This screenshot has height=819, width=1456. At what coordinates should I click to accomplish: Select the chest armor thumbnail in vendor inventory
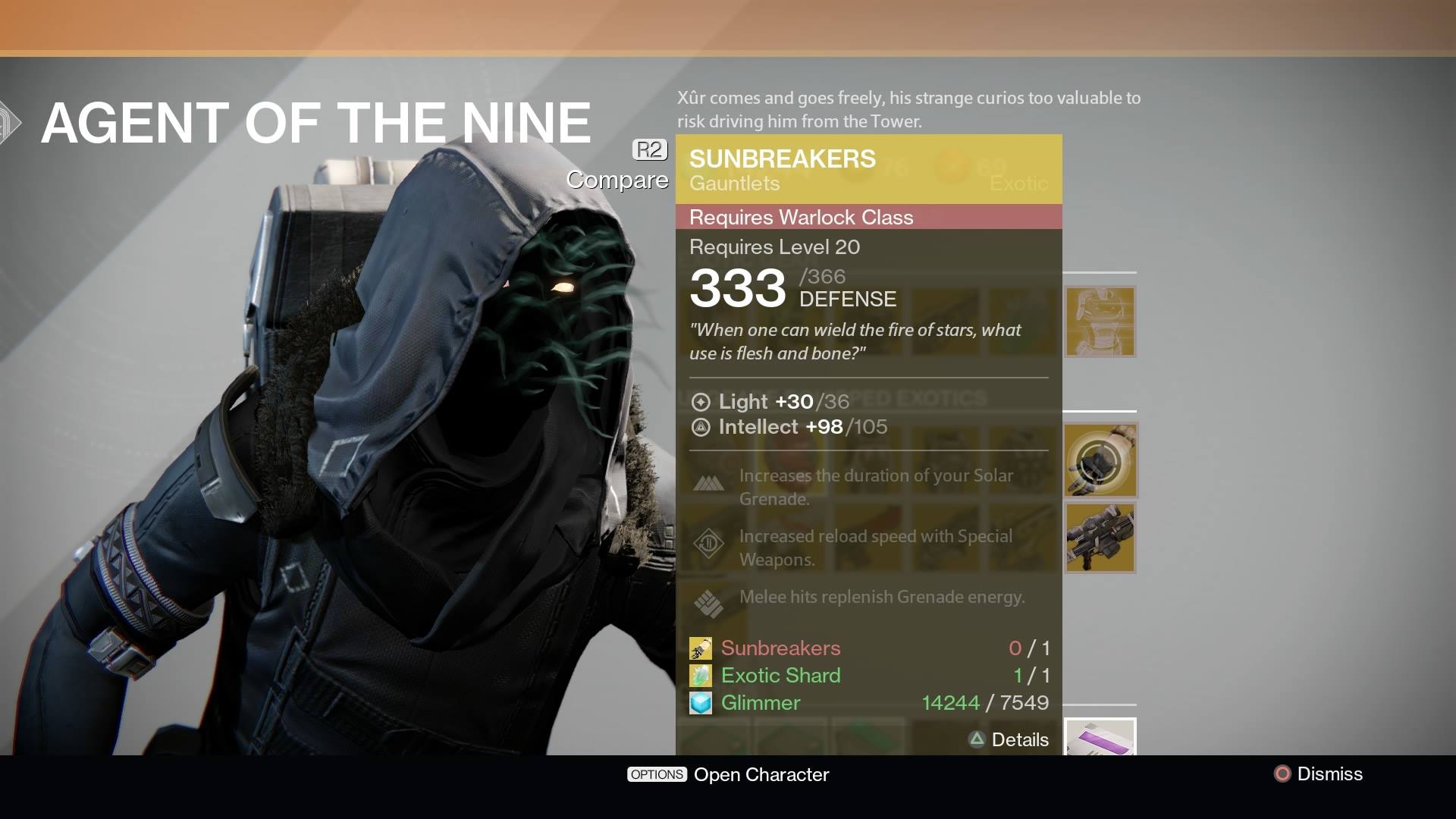[1099, 322]
